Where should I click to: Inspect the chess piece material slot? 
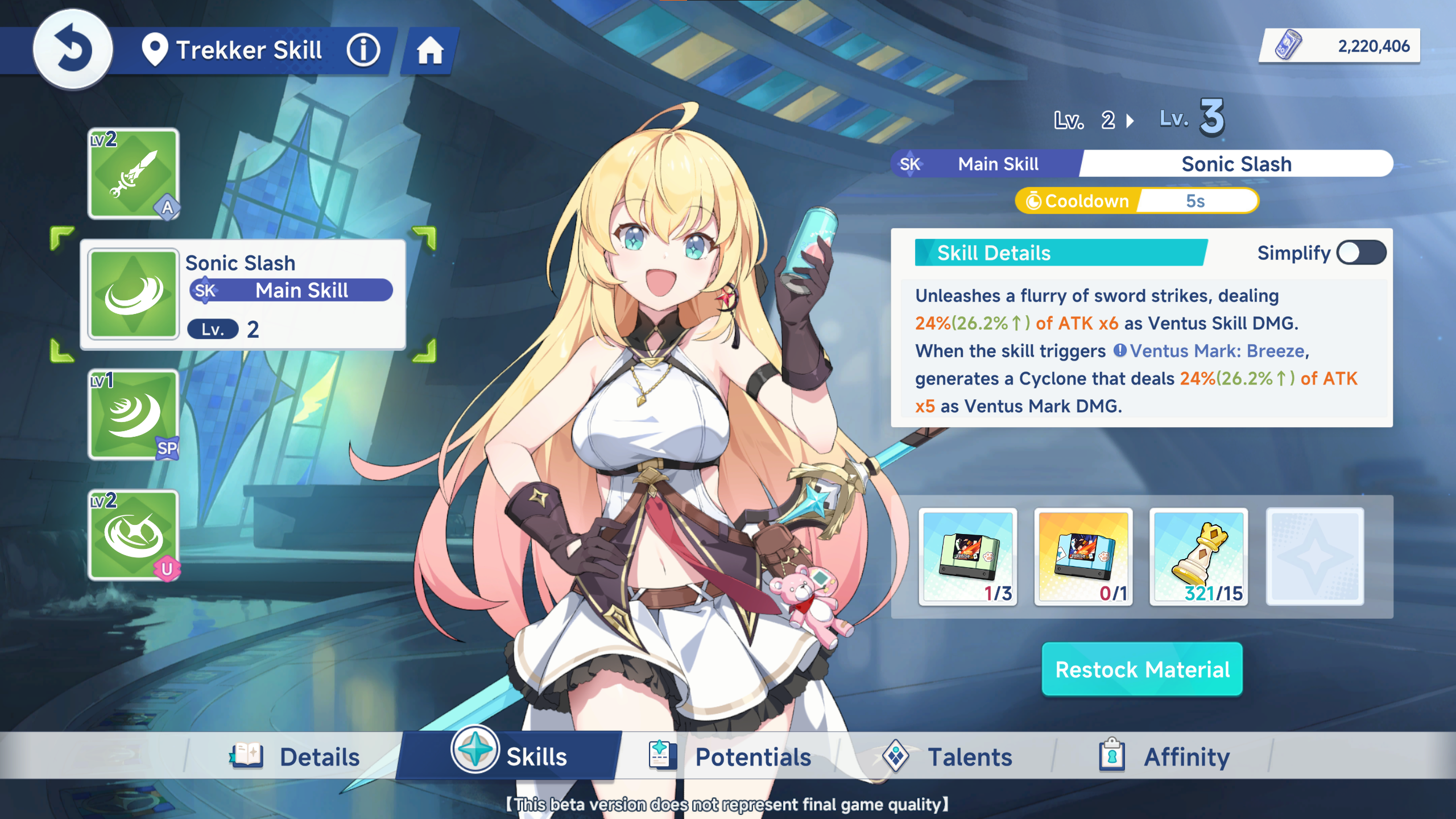[1199, 557]
